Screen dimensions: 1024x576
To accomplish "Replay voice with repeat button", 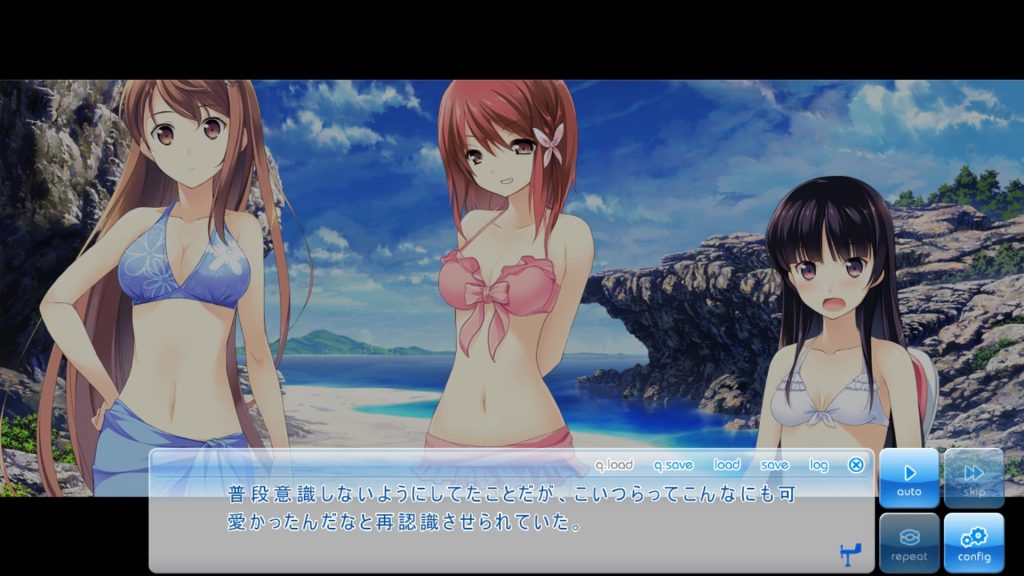I will (909, 543).
